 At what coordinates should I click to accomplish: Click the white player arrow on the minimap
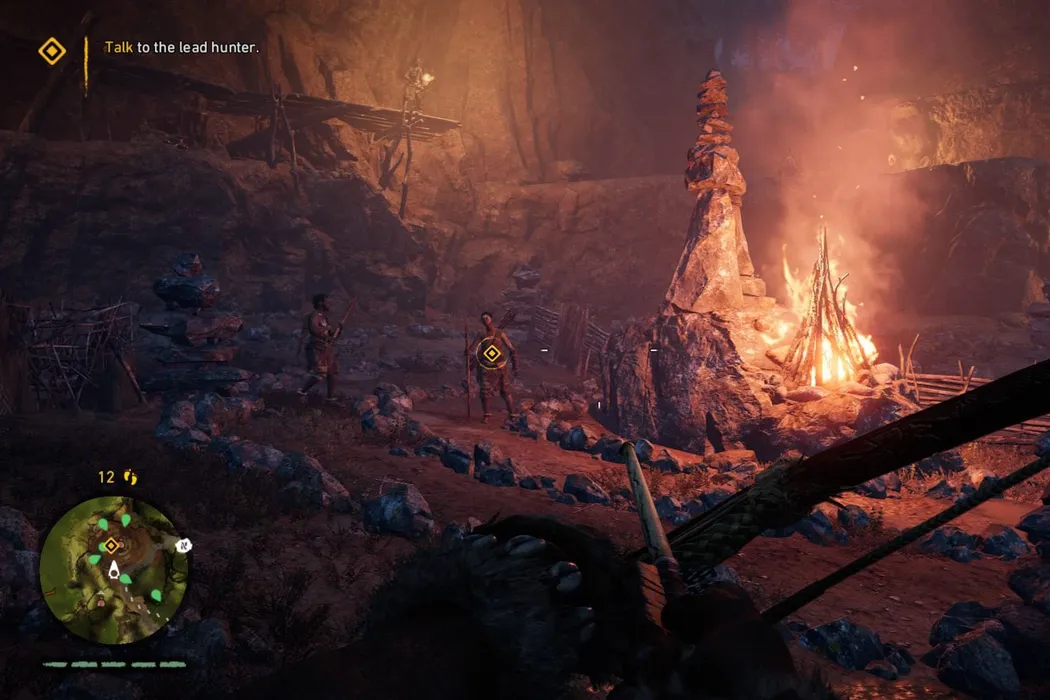(x=115, y=572)
